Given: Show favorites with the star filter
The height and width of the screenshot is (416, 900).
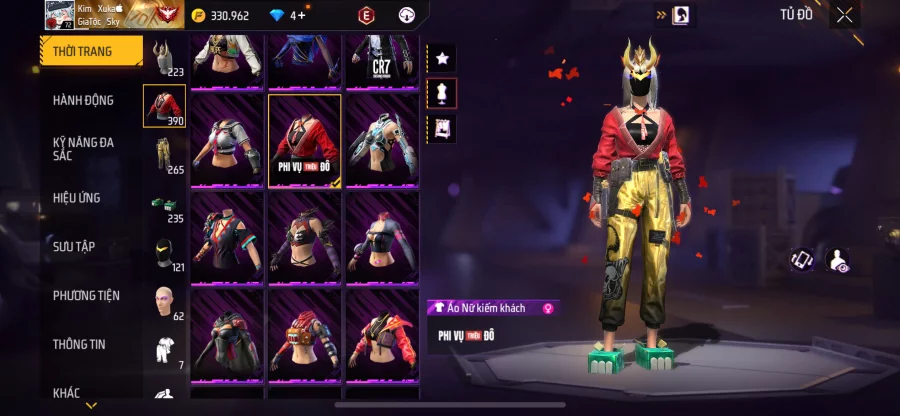Looking at the screenshot, I should click(x=441, y=58).
